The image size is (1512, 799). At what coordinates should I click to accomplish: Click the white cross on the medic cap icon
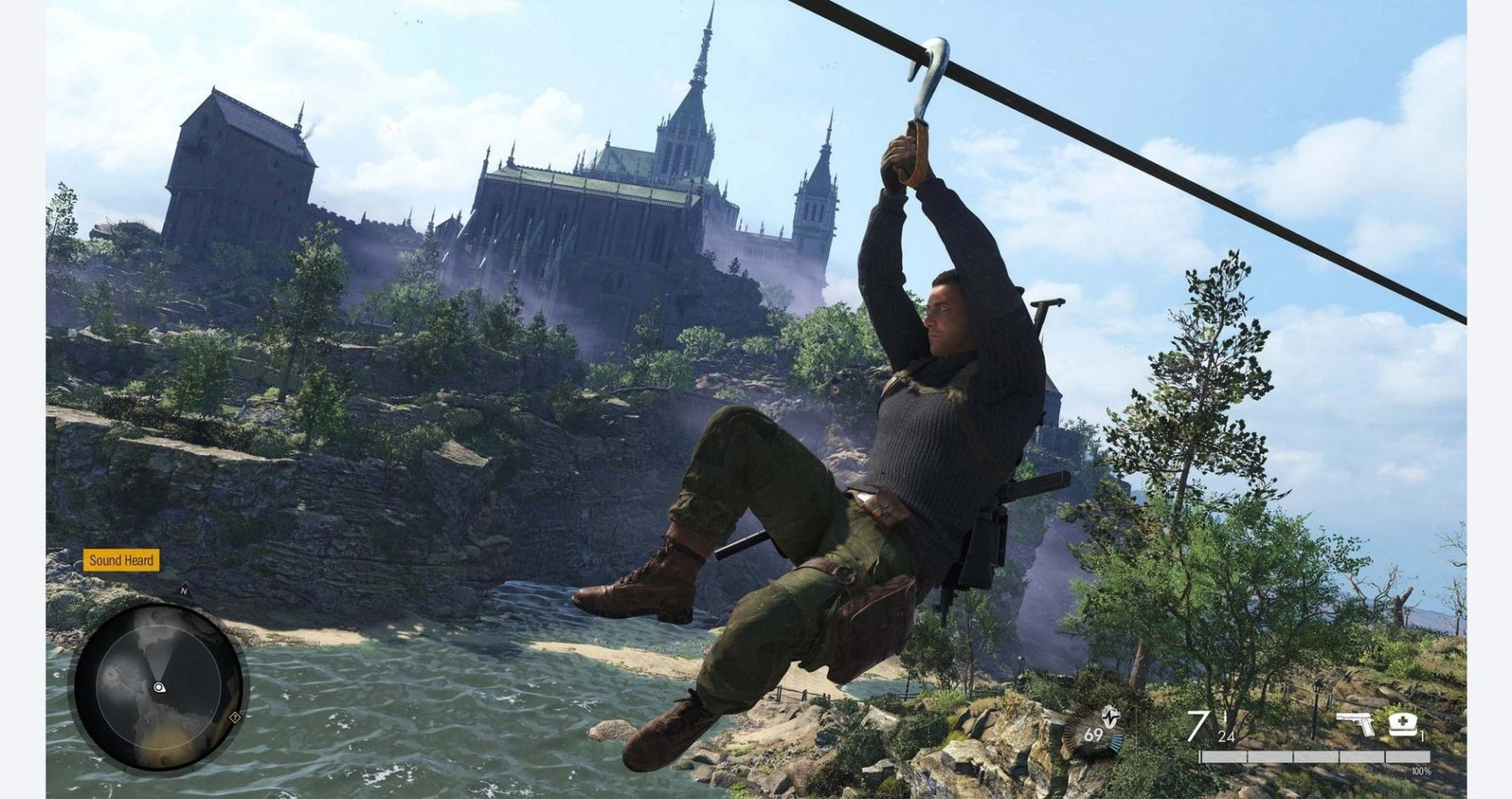pos(1403,720)
